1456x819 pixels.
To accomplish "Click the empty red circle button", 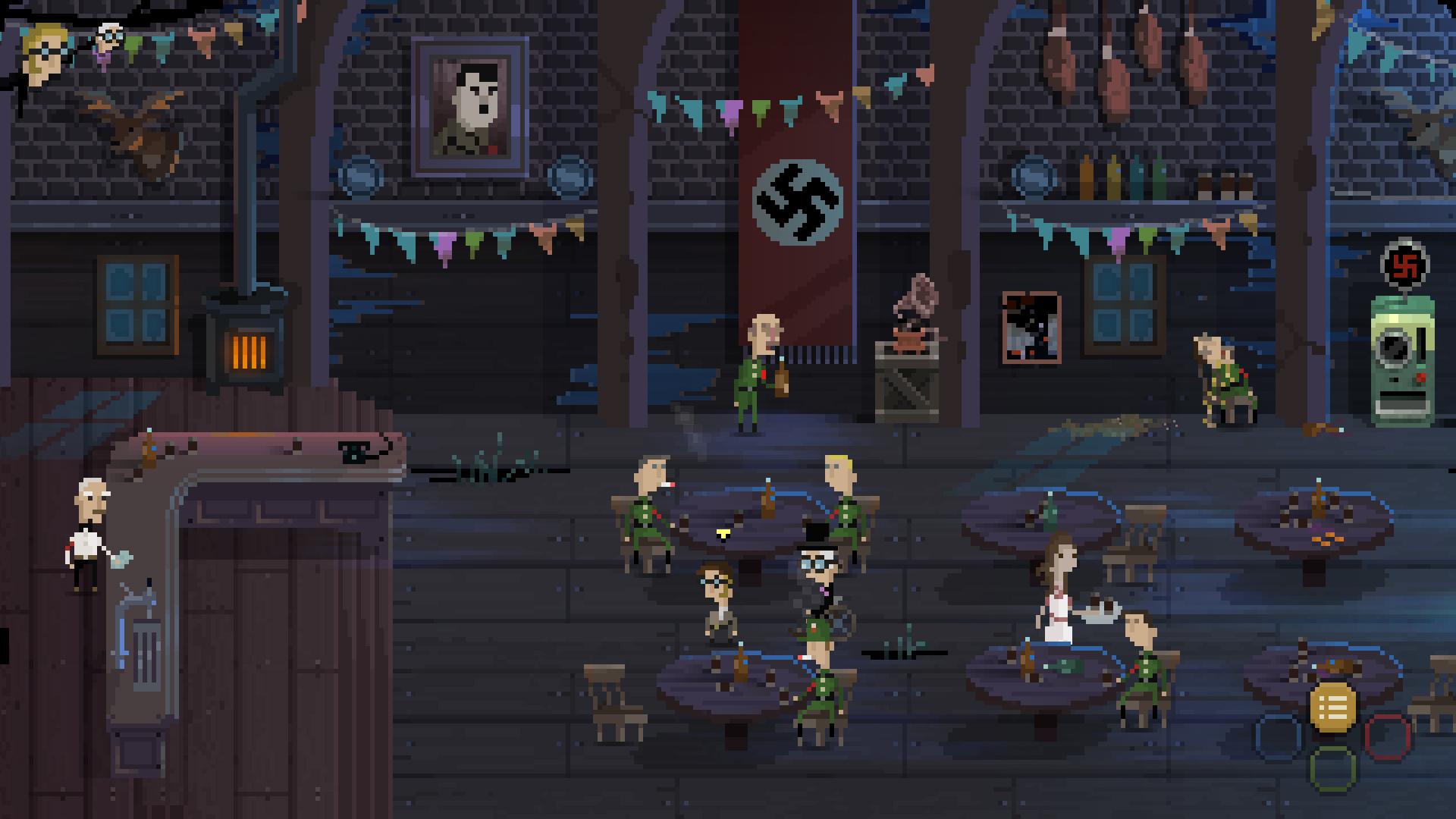I will pos(1387,736).
